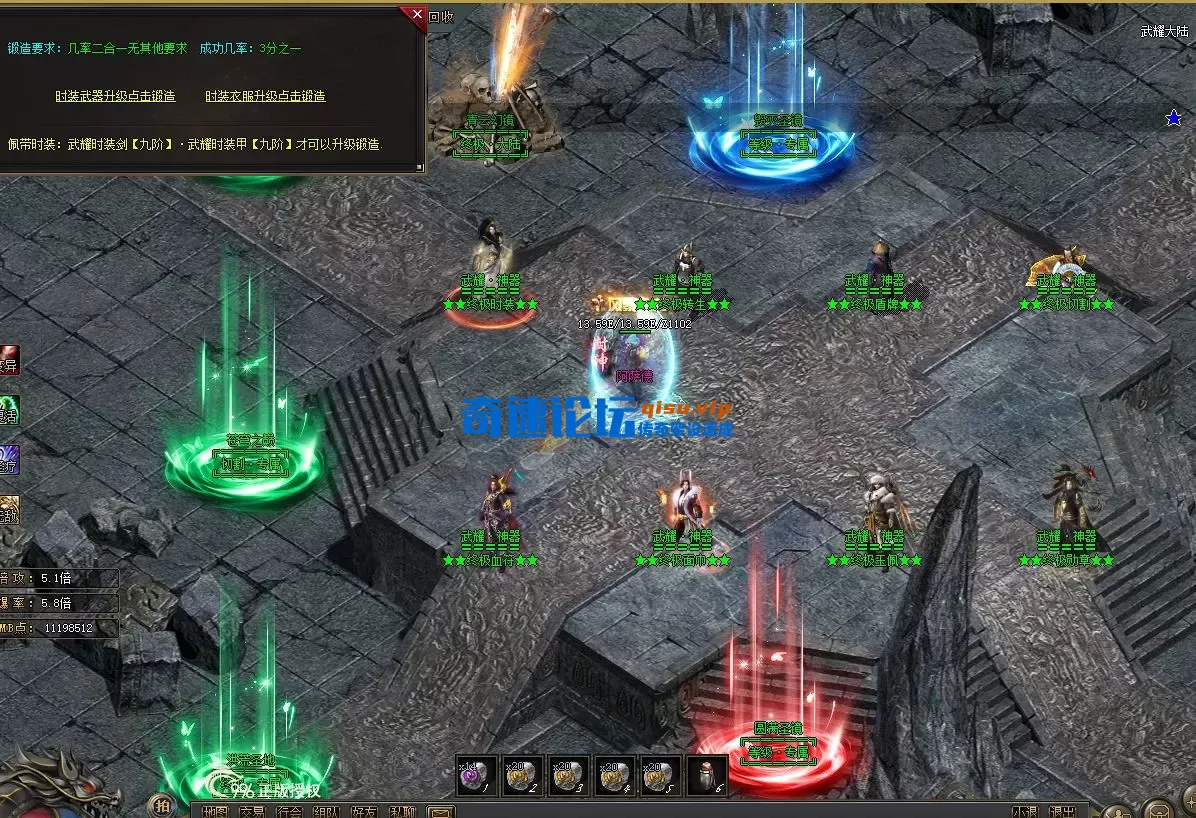Open the mail envelope icon
This screenshot has height=818, width=1196.
441,812
